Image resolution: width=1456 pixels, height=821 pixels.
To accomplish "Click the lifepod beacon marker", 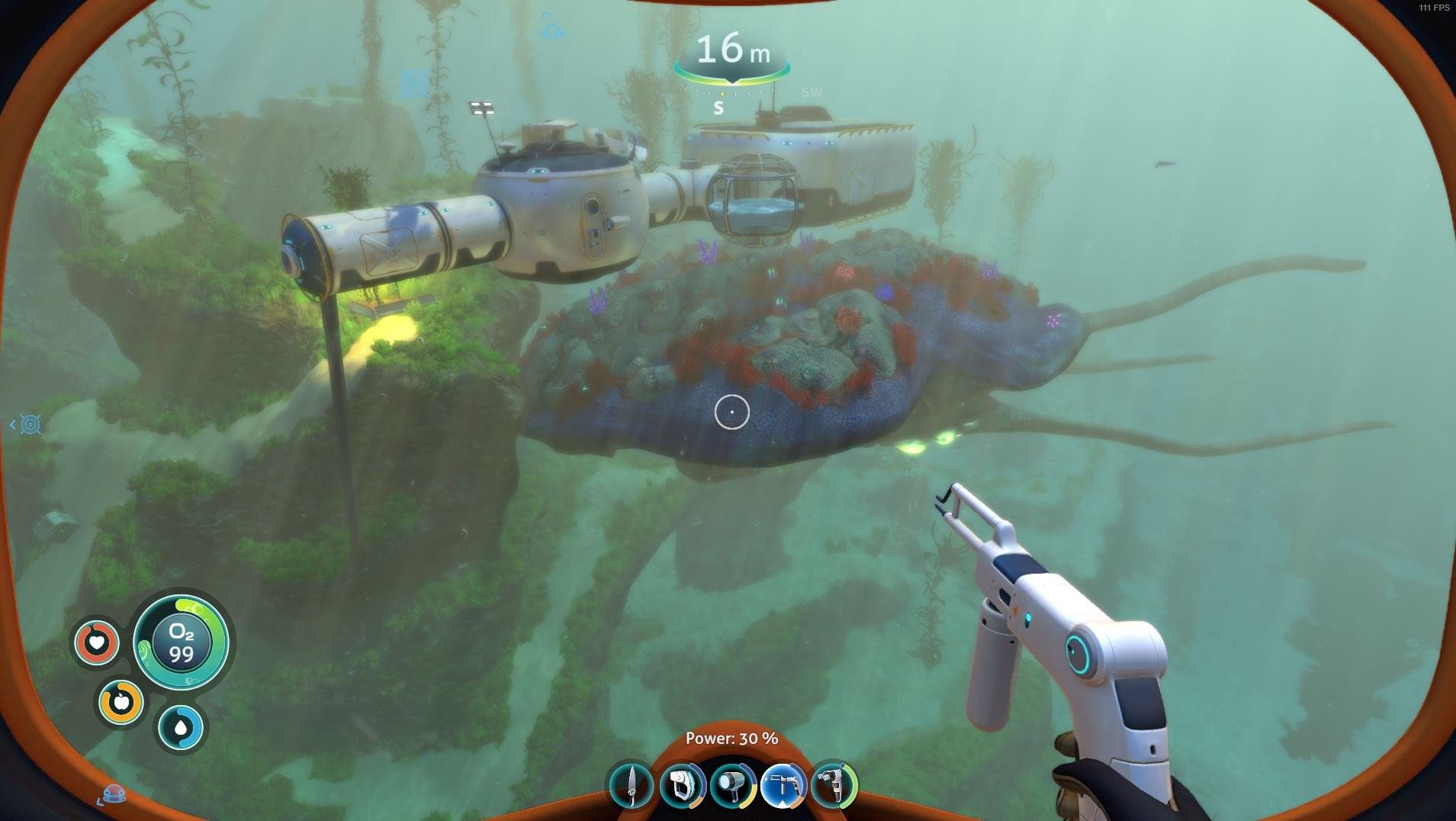I will pyautogui.click(x=551, y=31).
